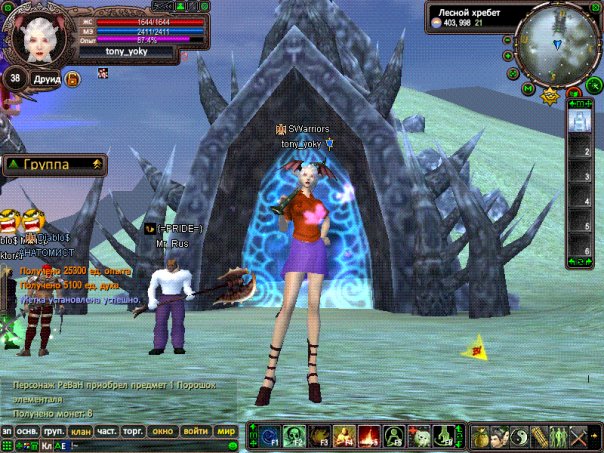Click the войти chat button
The image size is (604, 453).
point(196,431)
